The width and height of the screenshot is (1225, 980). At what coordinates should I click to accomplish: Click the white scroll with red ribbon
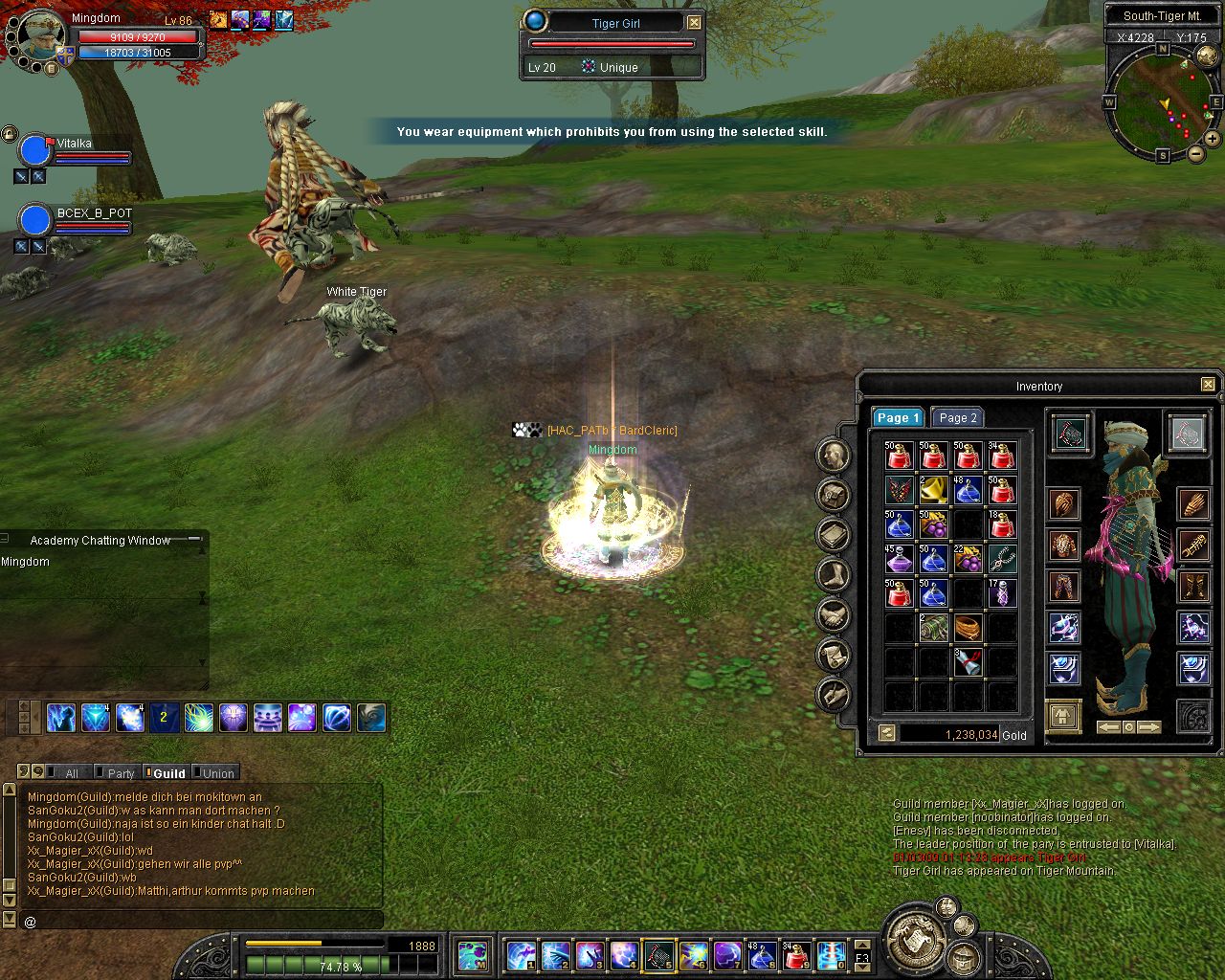[968, 660]
